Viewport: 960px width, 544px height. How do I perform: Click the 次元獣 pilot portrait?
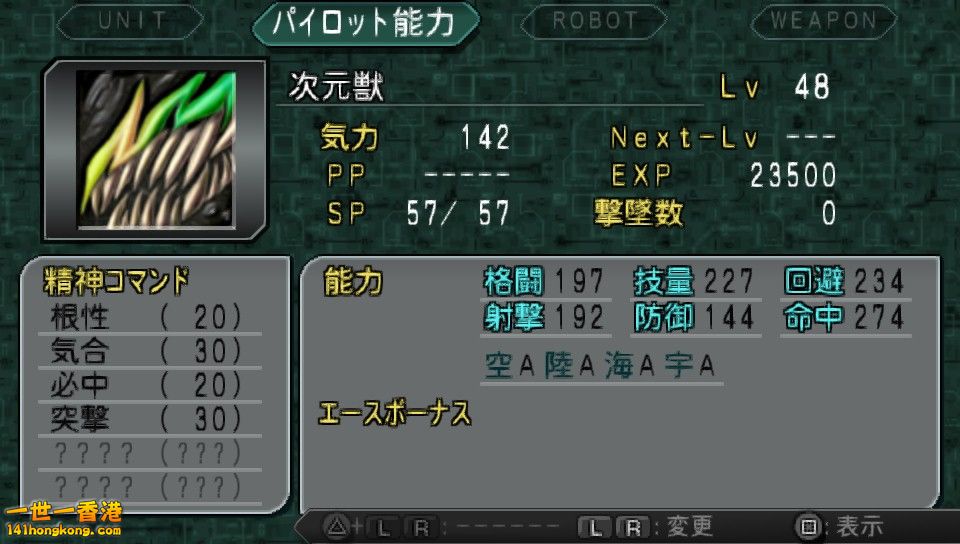[x=155, y=149]
